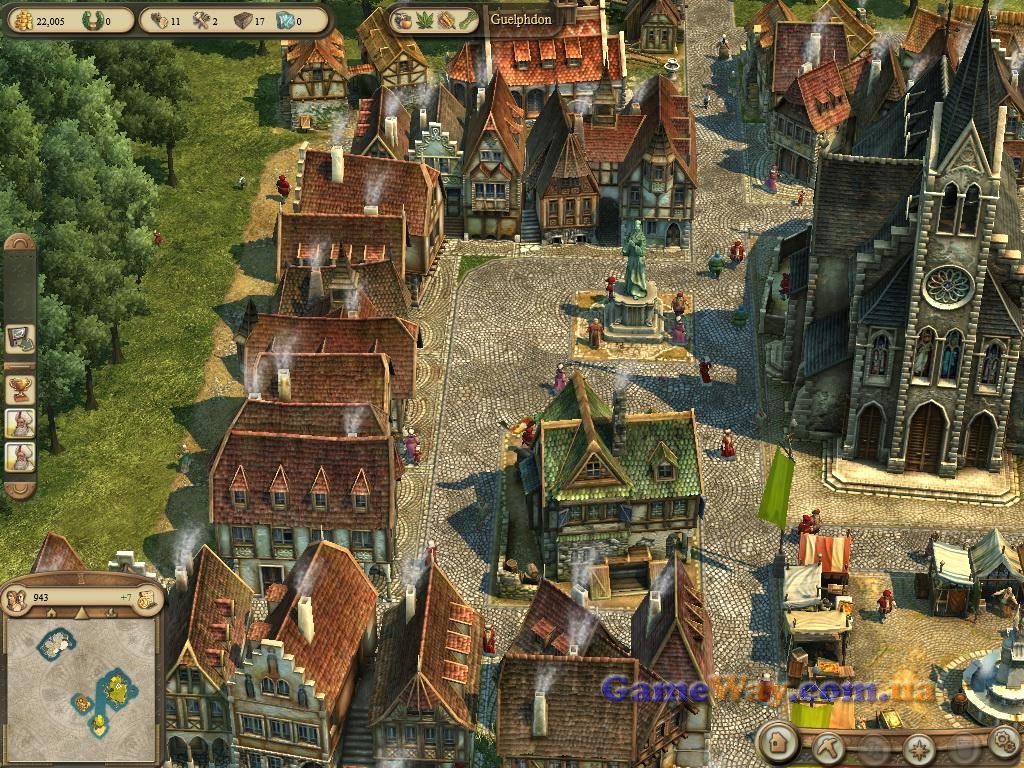
Task: Select the tools resource icon
Action: click(x=202, y=19)
